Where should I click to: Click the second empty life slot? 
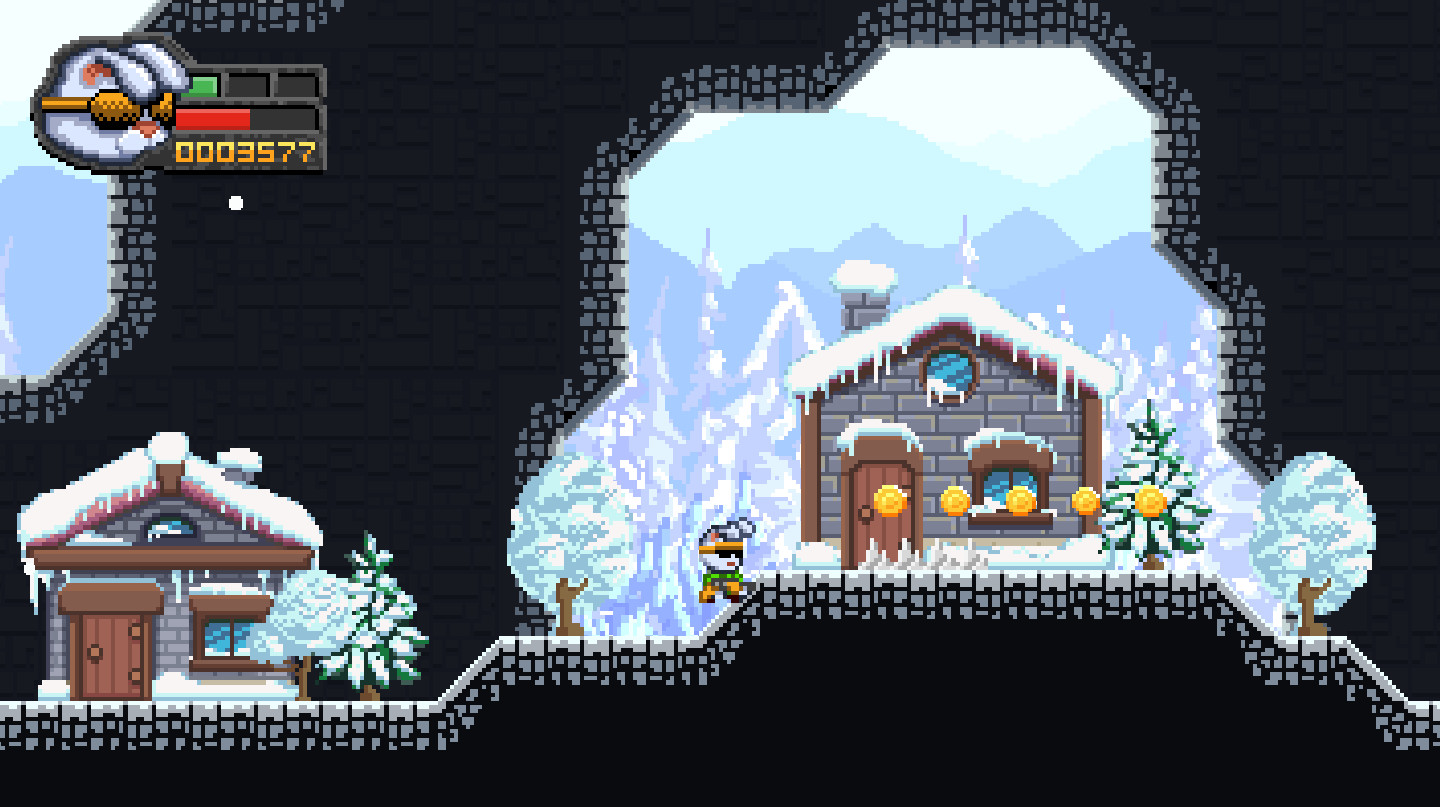(248, 84)
